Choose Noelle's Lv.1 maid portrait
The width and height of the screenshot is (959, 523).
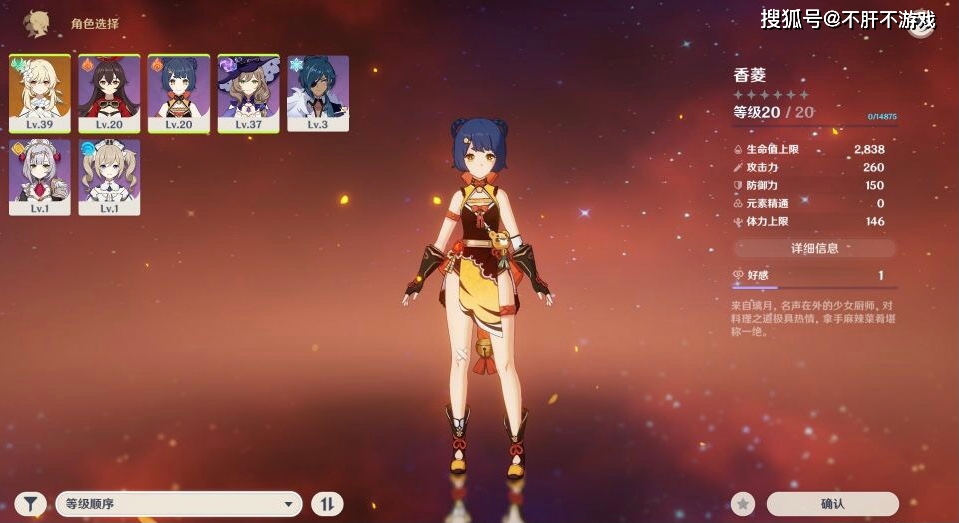(40, 177)
